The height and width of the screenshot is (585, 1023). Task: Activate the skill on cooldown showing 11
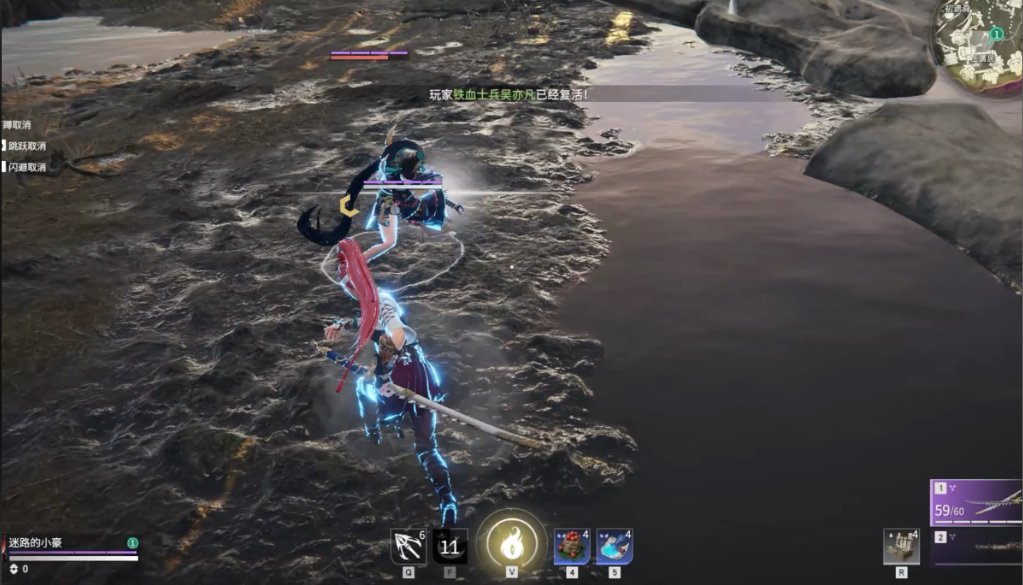point(450,546)
